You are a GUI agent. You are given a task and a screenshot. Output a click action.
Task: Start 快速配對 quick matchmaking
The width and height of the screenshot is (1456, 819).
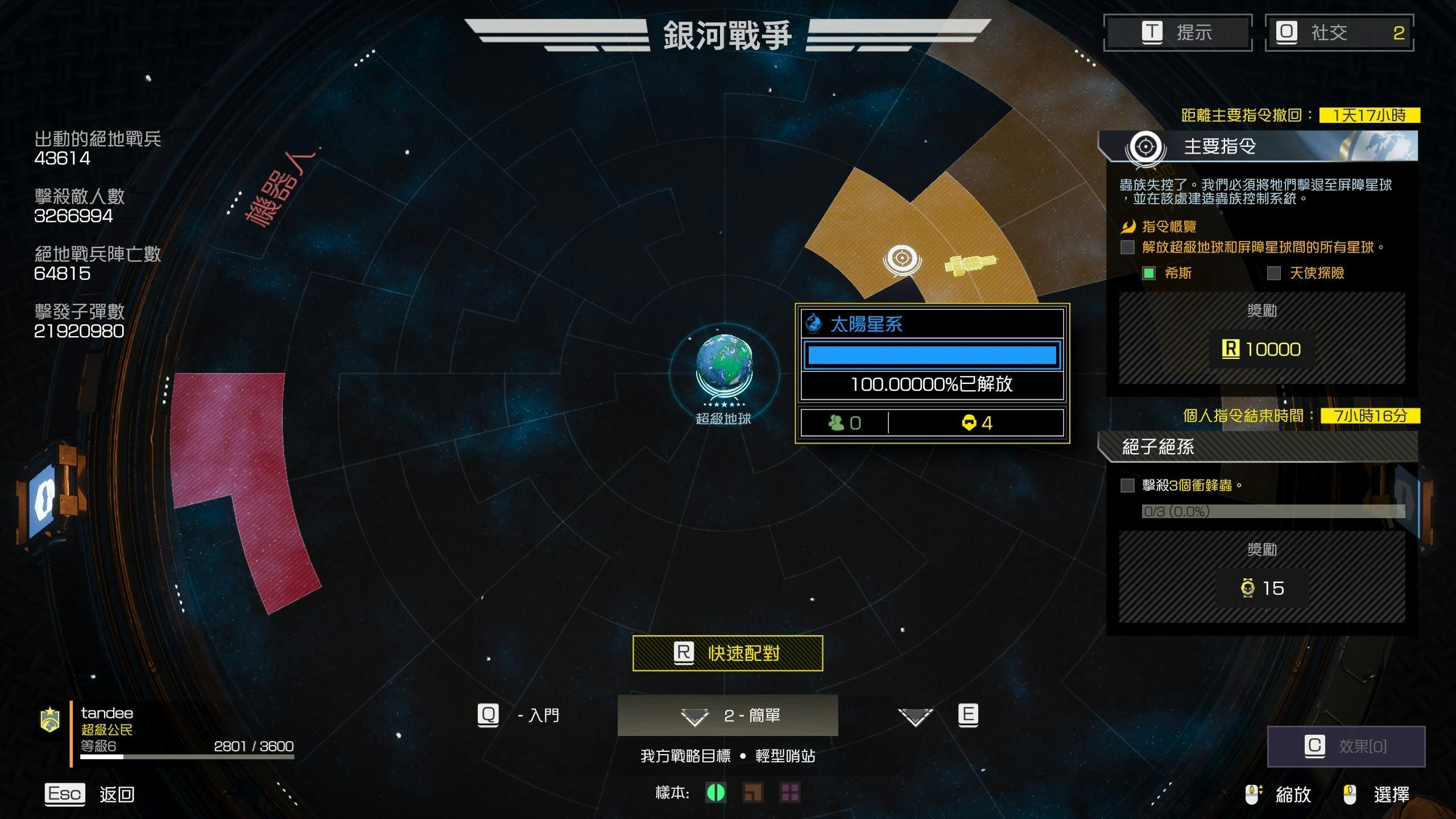click(727, 653)
